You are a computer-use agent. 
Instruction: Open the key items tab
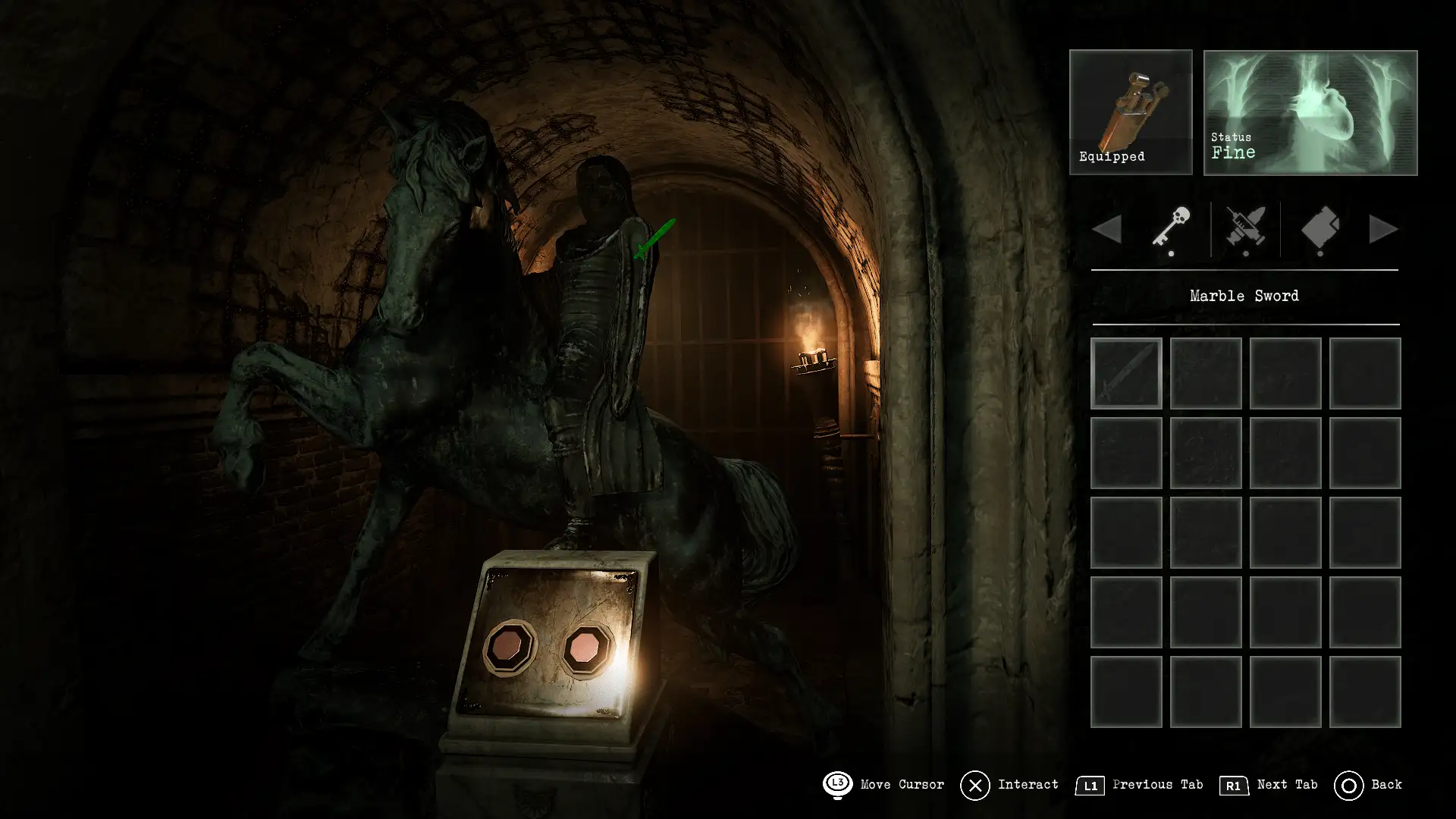tap(1171, 227)
